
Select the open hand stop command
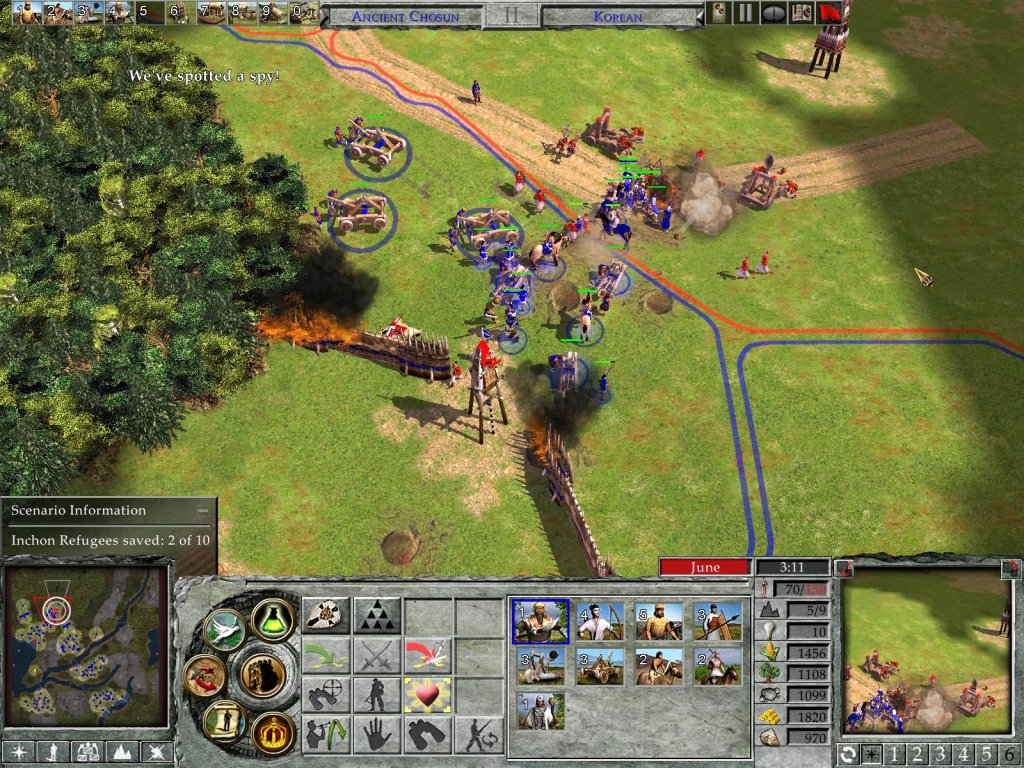(377, 735)
